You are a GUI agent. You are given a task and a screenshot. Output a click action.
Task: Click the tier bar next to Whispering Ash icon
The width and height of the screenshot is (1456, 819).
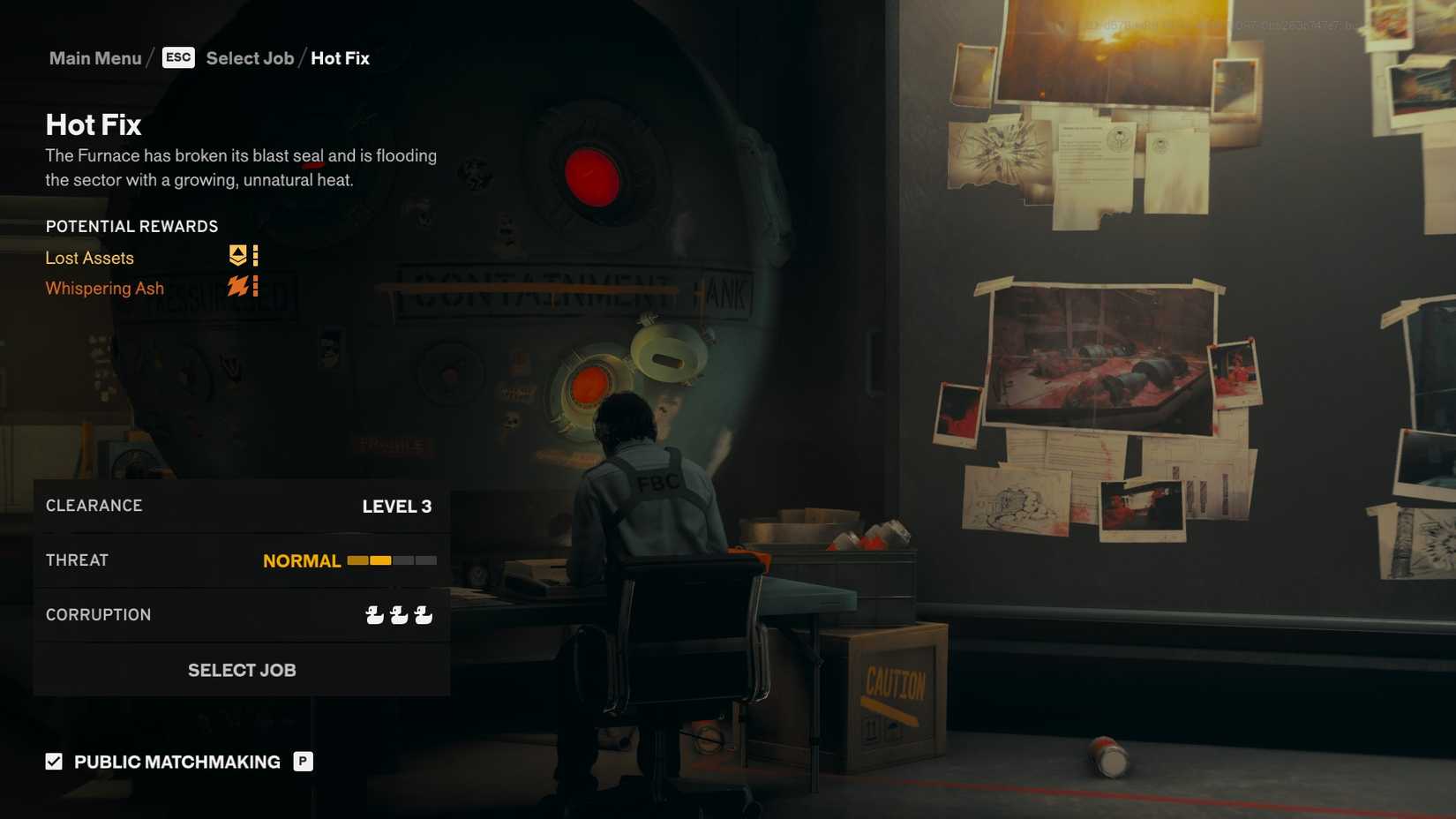tap(253, 286)
